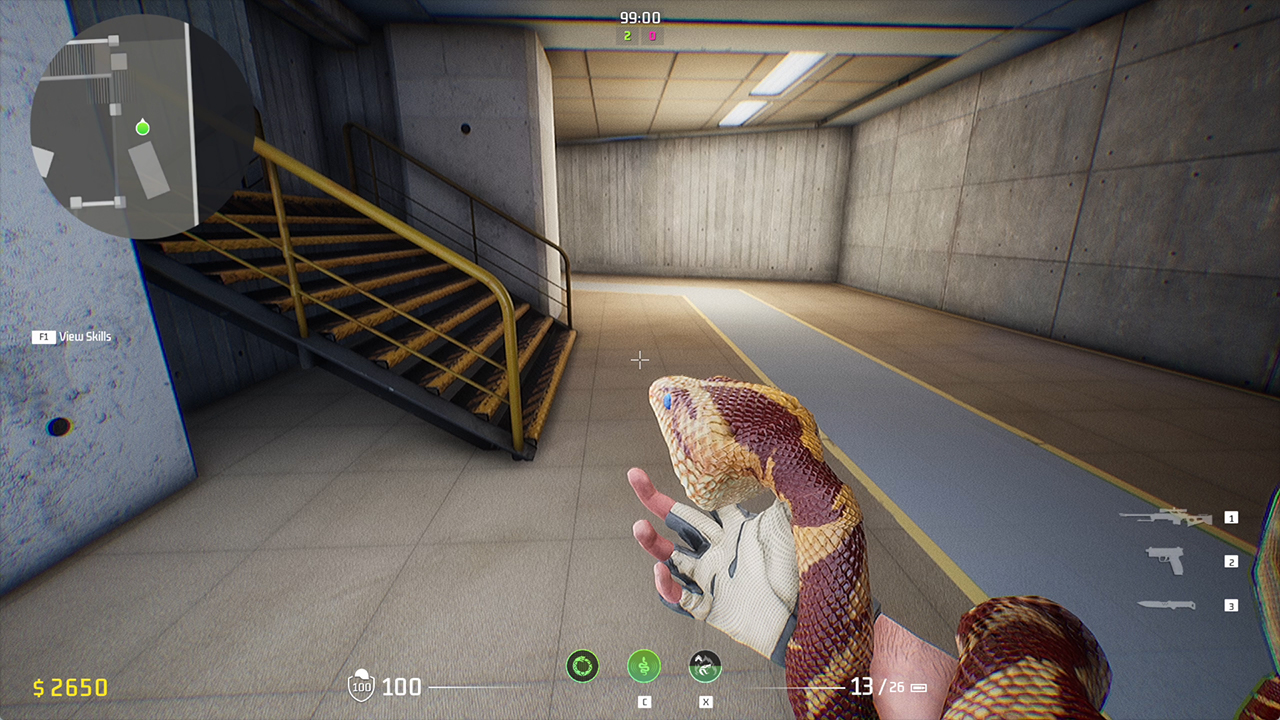The image size is (1280, 720).
Task: Use the green snake ability icon
Action: point(644,665)
